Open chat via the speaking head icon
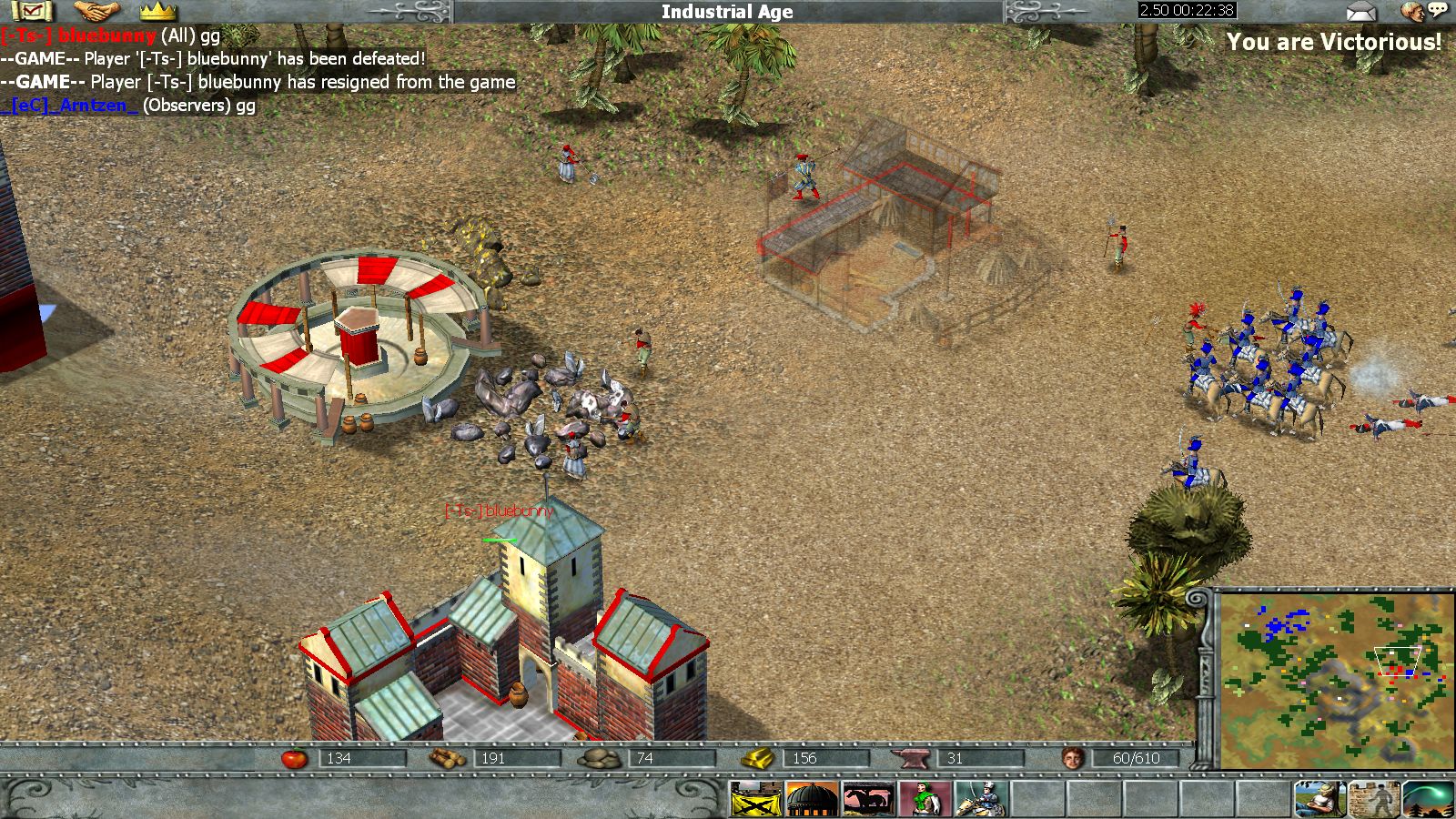 point(1421,11)
